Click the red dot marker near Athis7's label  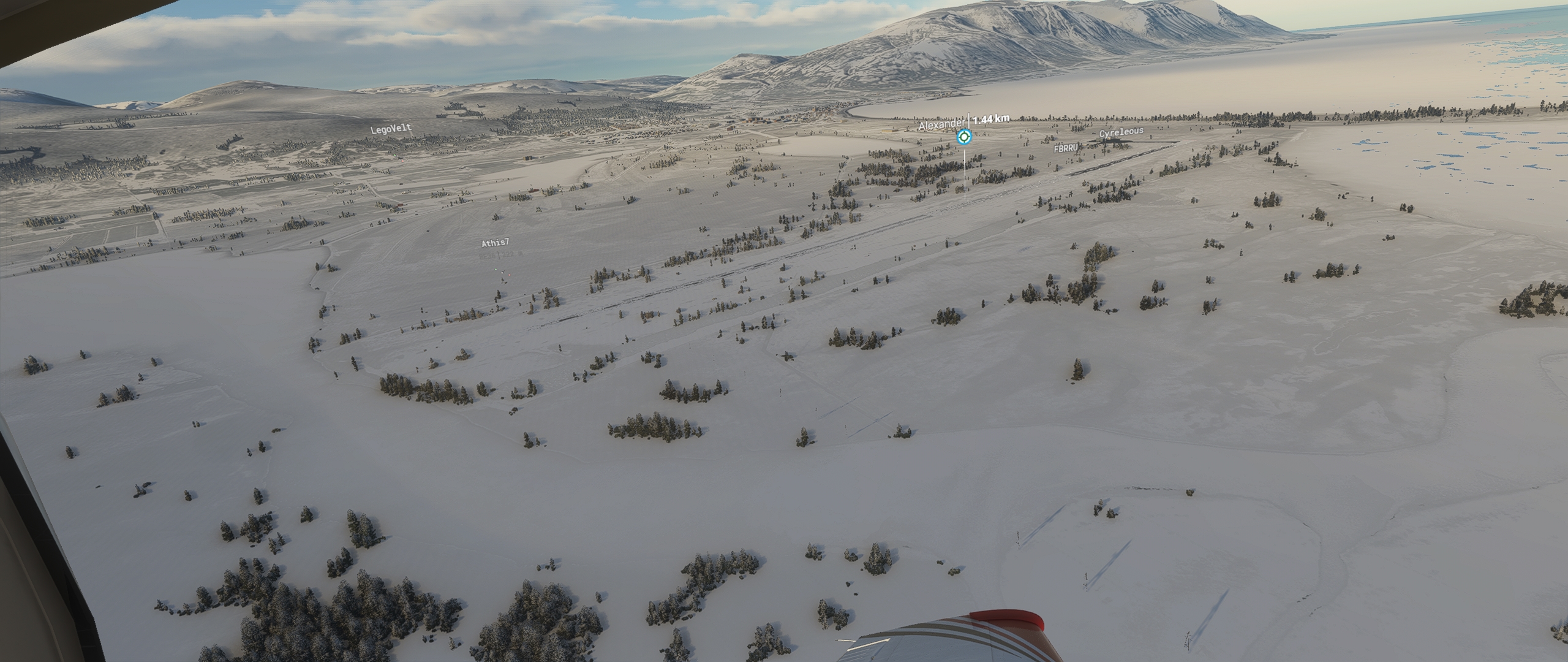[510, 275]
